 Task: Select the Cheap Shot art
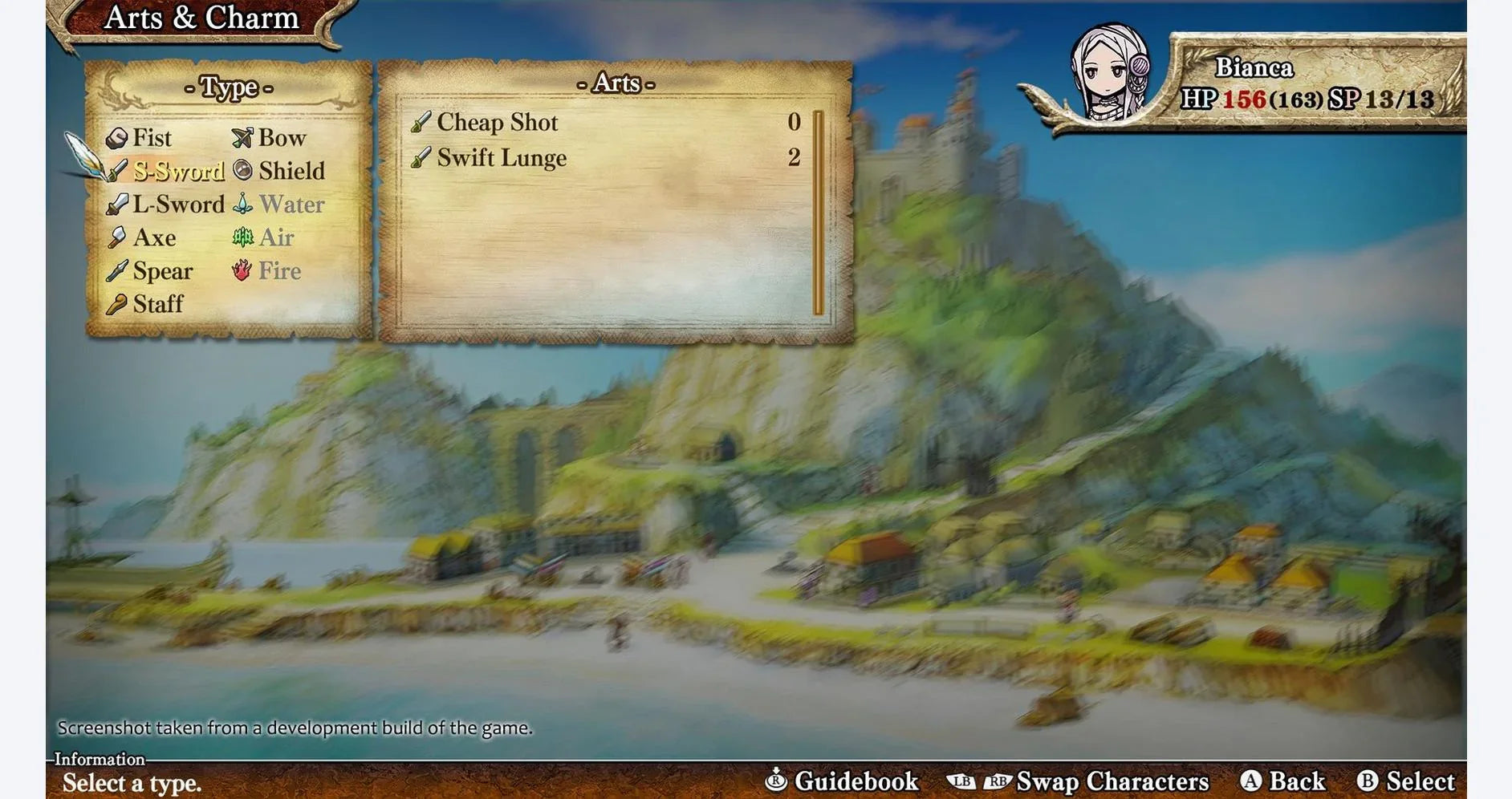tap(497, 122)
